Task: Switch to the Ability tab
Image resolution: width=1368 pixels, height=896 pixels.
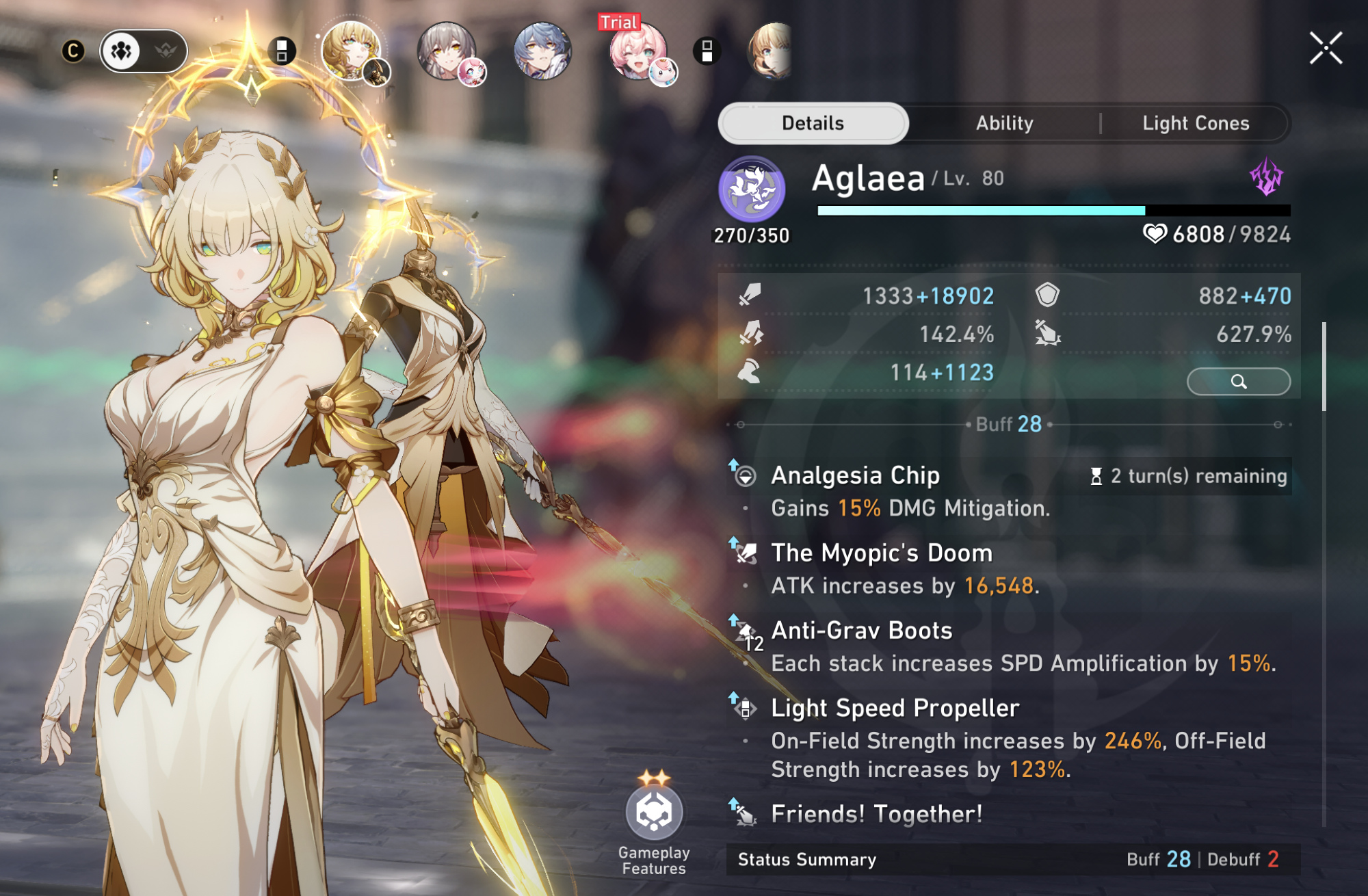Action: point(1004,123)
